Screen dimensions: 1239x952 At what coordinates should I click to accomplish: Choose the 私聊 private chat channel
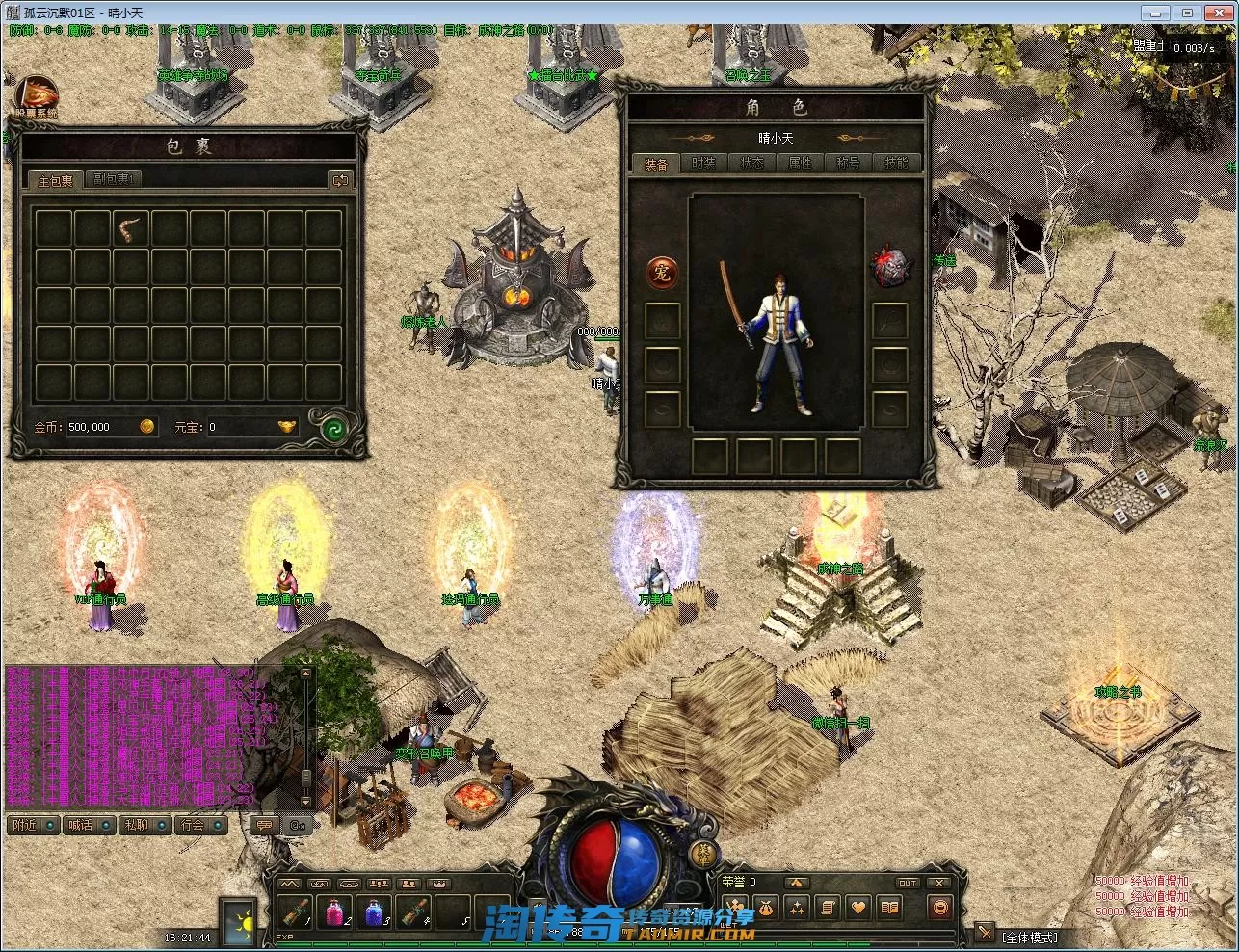click(x=145, y=825)
